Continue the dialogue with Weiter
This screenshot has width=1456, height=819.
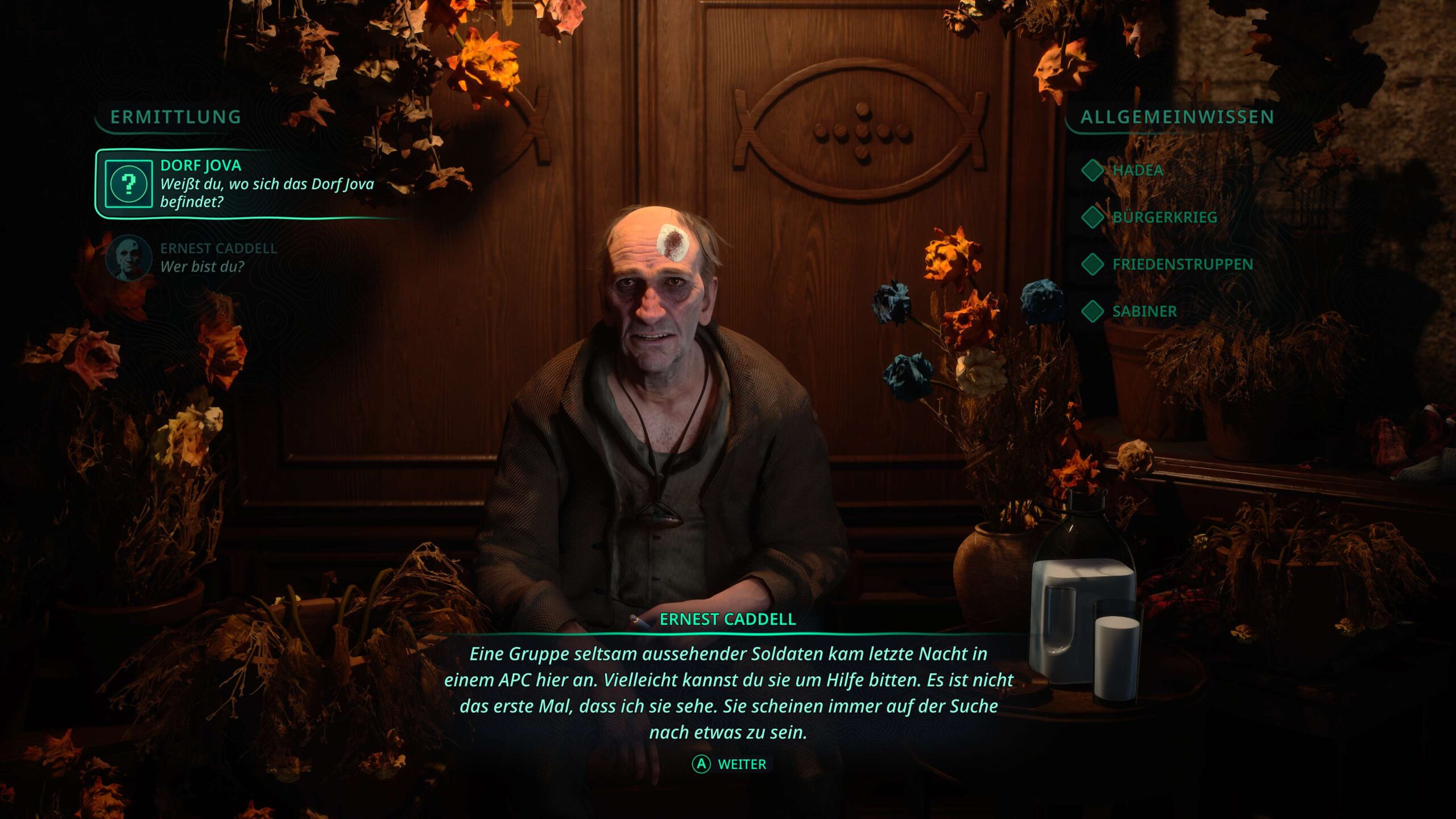click(x=730, y=764)
